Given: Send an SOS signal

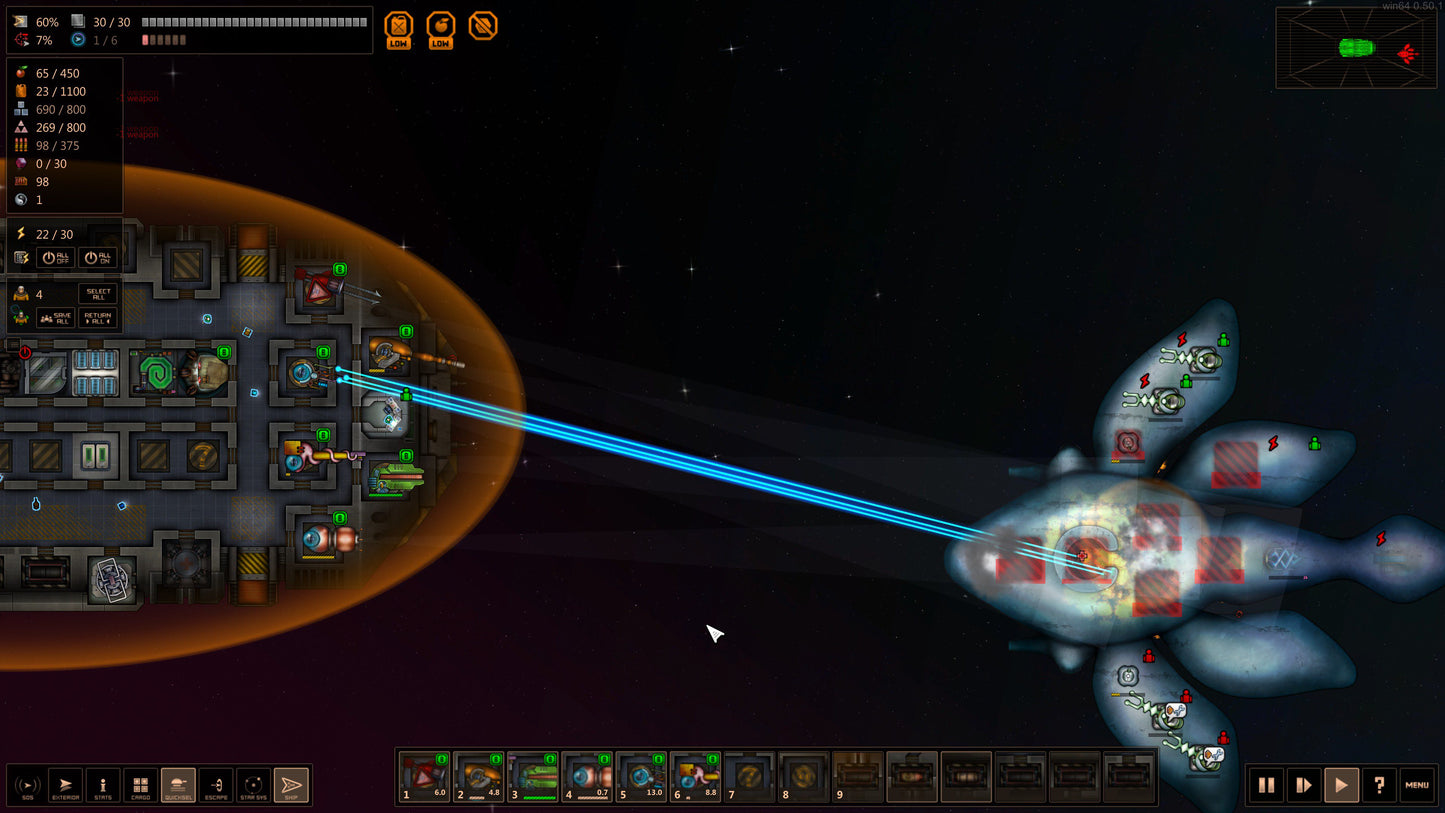Looking at the screenshot, I should 27,785.
